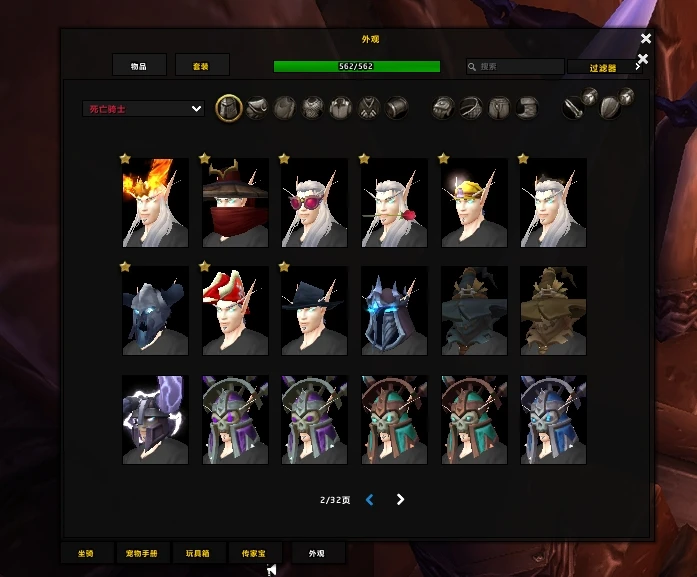Select the highlighted head slot icon

pyautogui.click(x=229, y=107)
